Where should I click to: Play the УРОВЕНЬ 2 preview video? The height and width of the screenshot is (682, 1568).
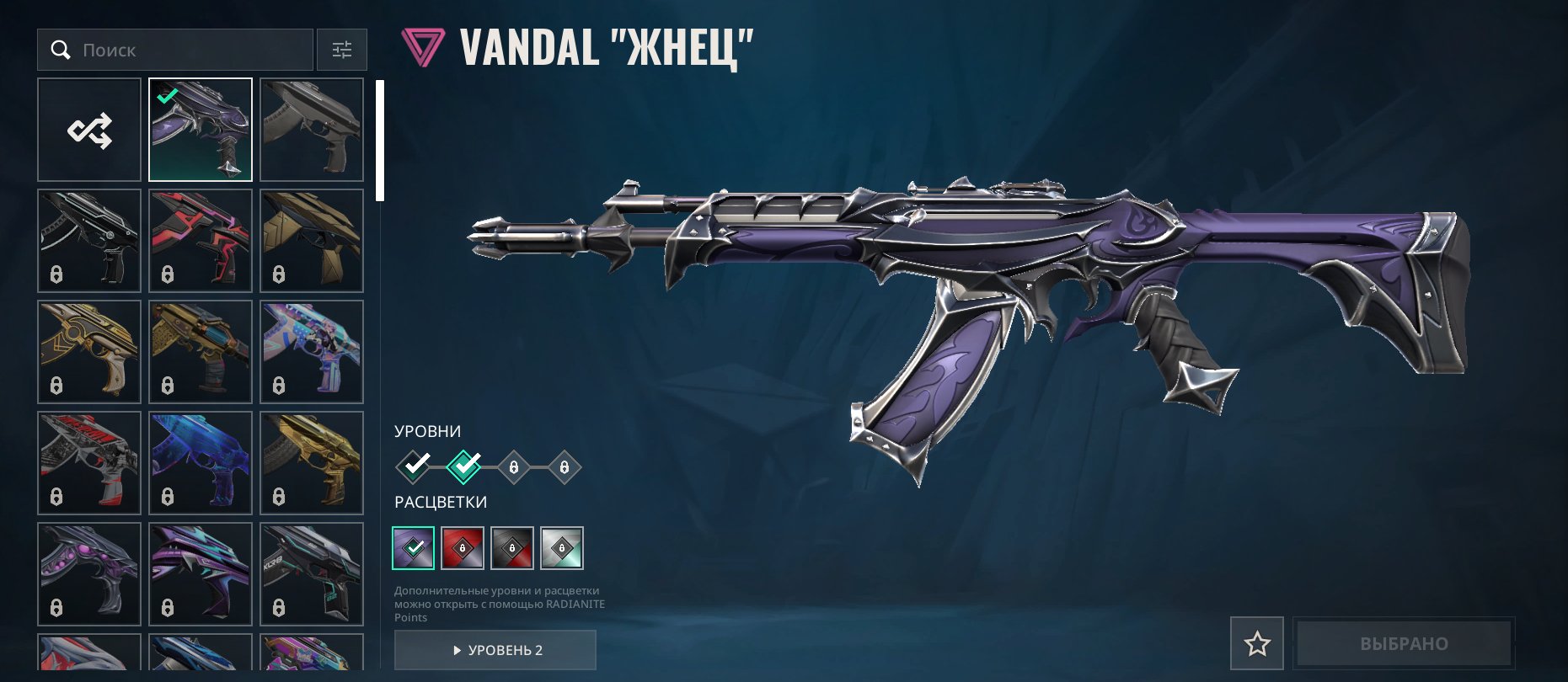(x=495, y=650)
